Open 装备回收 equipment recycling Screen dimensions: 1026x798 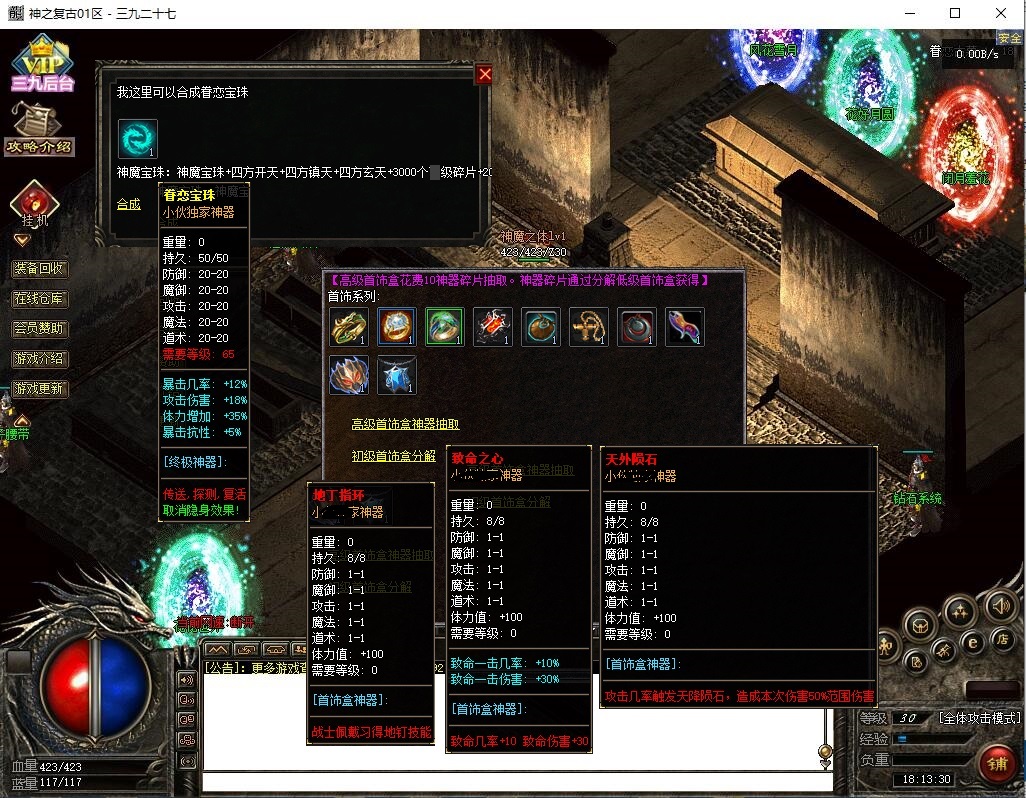[40, 268]
